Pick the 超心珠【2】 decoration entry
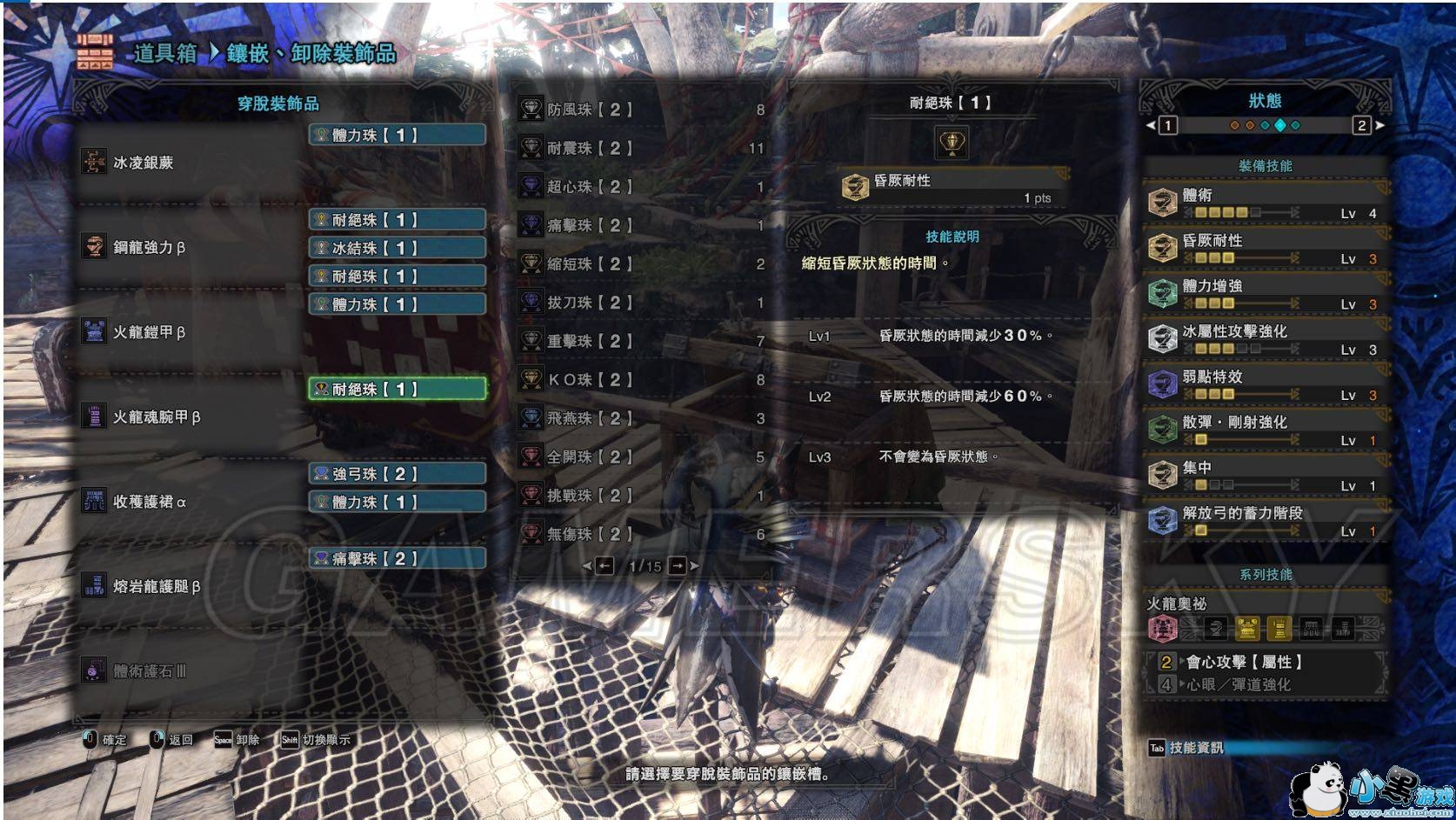This screenshot has width=1456, height=820. click(642, 187)
